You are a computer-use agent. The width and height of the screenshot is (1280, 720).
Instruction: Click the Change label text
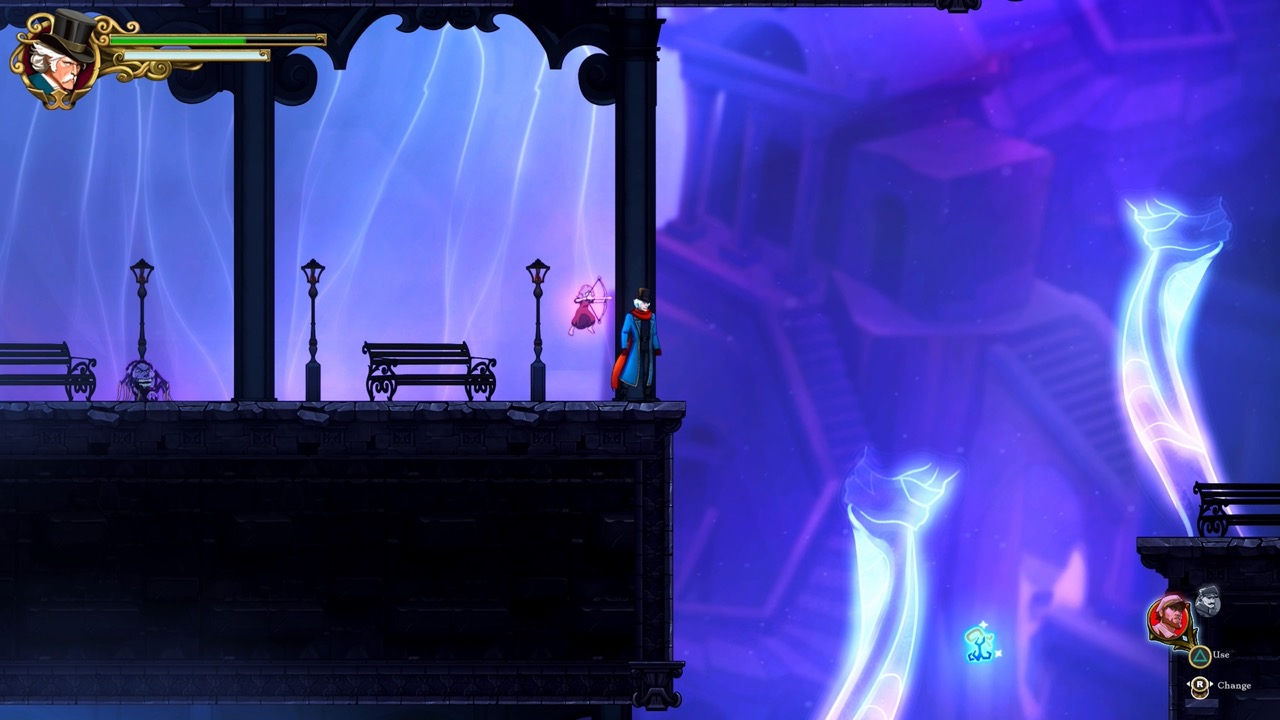1235,686
